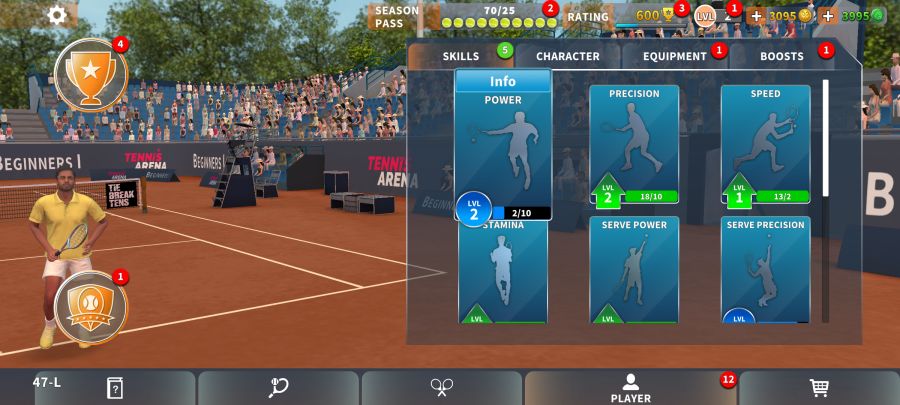Open the settings gear icon
Viewport: 900px width, 405px height.
57,14
